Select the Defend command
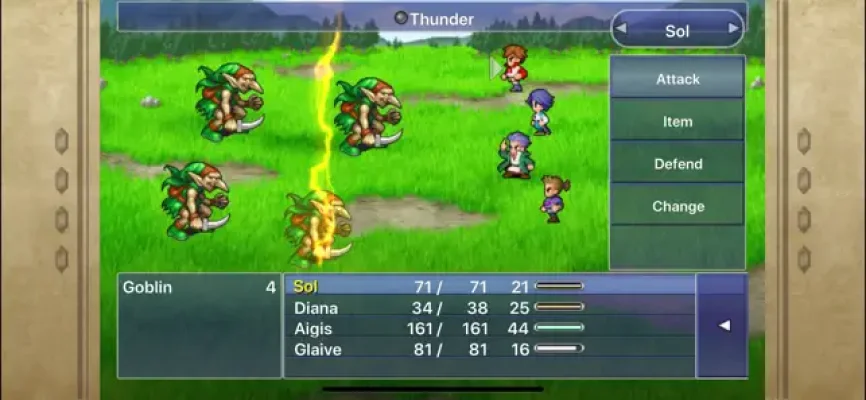This screenshot has height=400, width=866. 677,164
